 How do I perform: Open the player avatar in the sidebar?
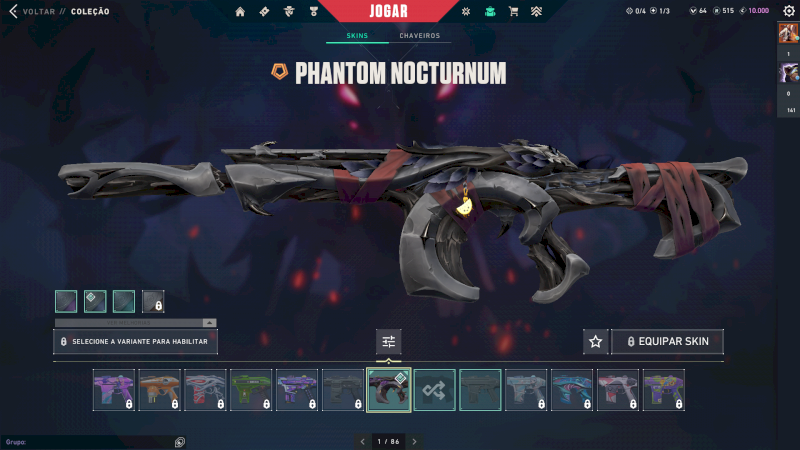pyautogui.click(x=788, y=32)
